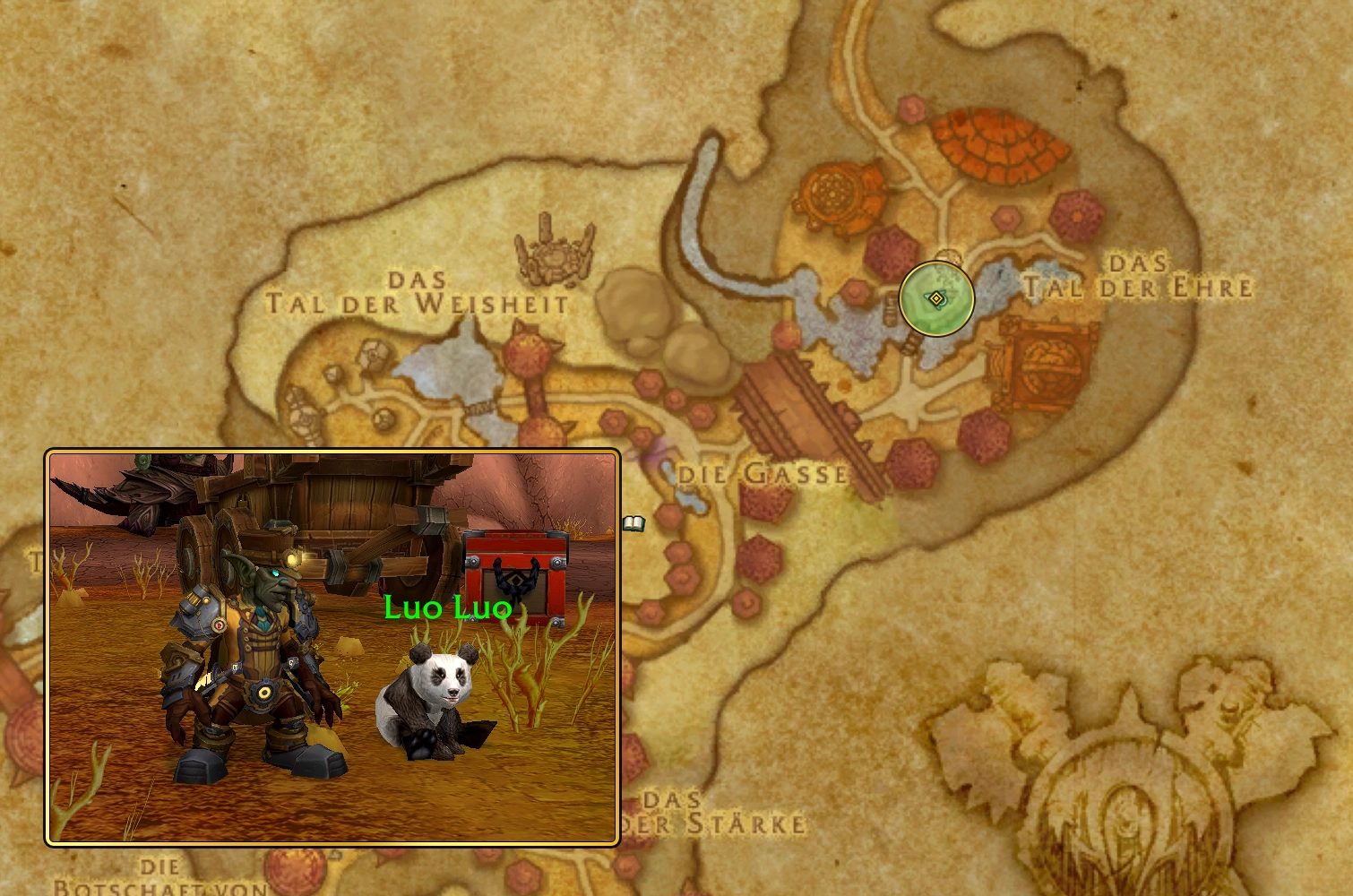Toggle the tracking circle around the player marker
This screenshot has height=896, width=1353.
click(937, 299)
